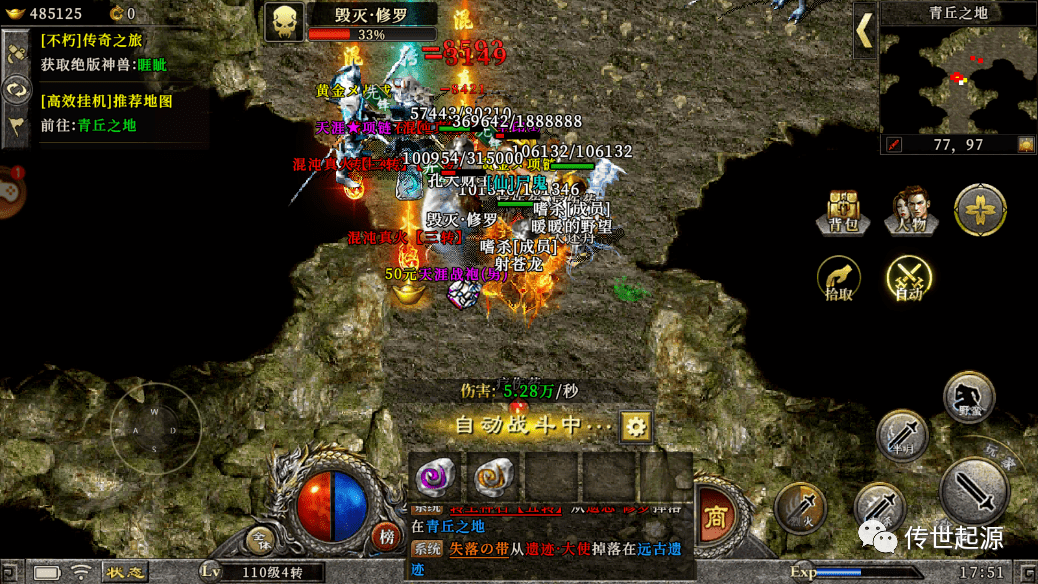
Task: Select the orange swirl stone slot
Action: coord(493,477)
